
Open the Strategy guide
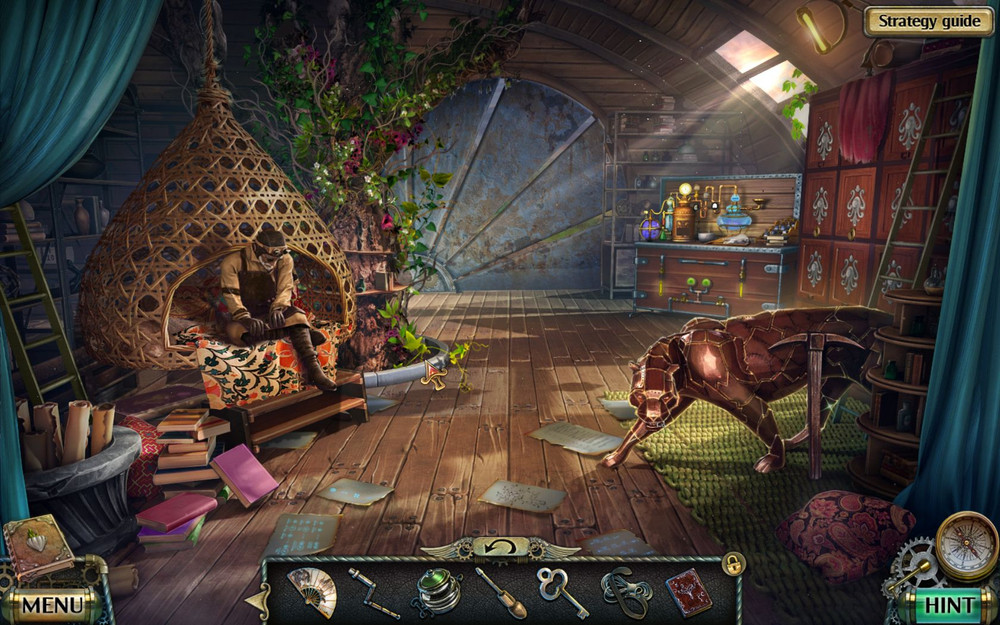pos(928,22)
